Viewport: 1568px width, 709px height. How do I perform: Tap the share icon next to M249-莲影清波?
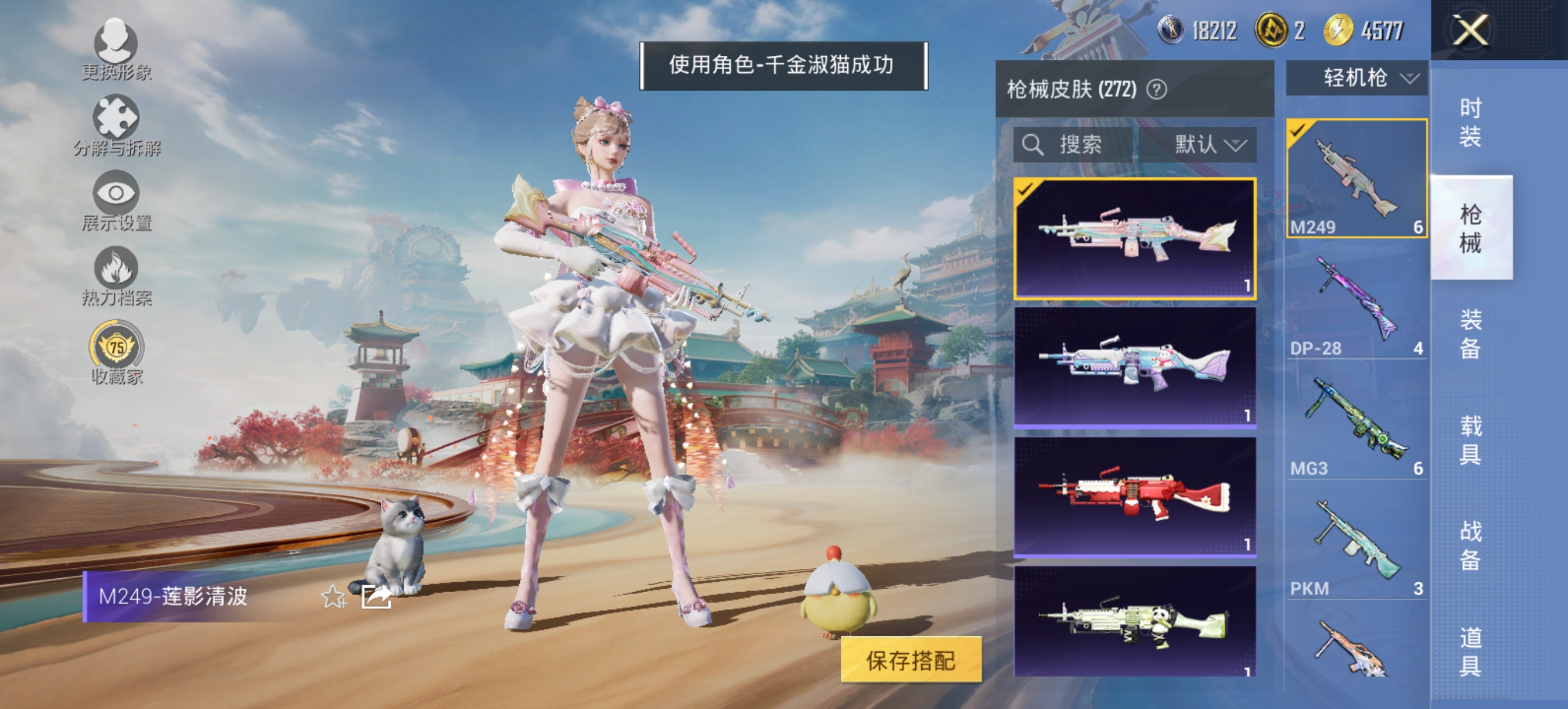tap(376, 599)
